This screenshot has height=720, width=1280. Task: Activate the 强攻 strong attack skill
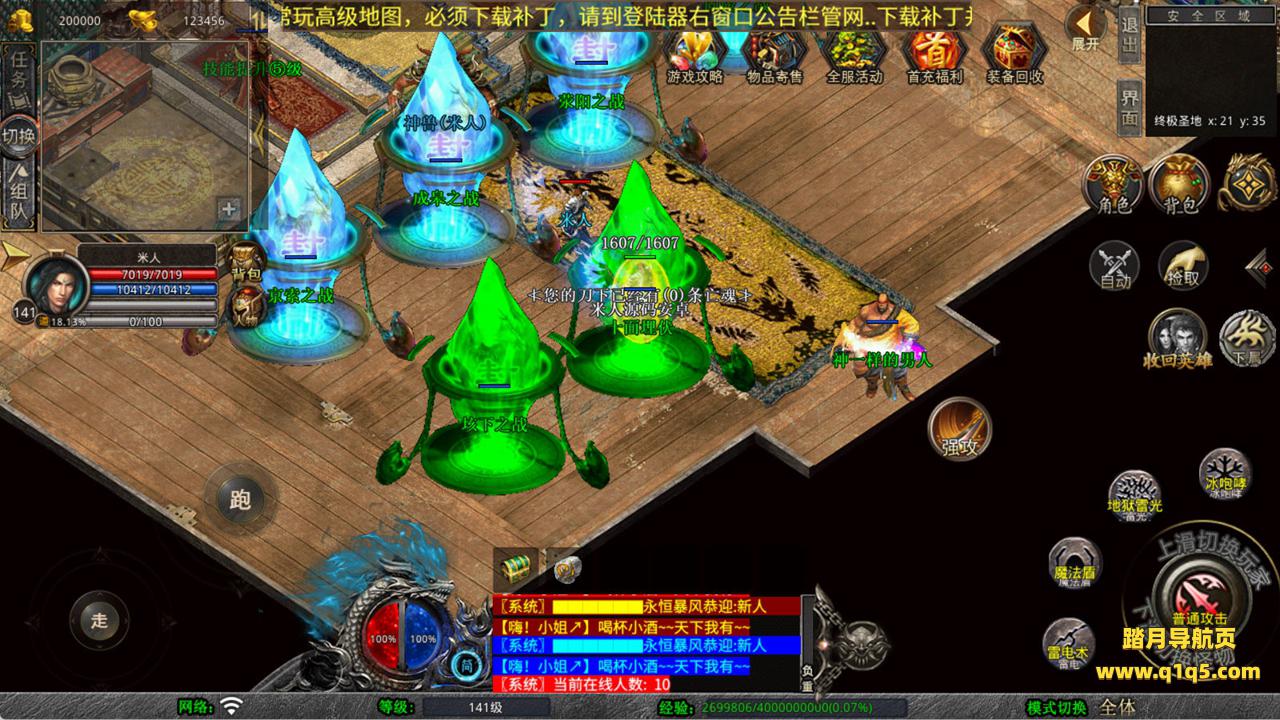pyautogui.click(x=960, y=430)
